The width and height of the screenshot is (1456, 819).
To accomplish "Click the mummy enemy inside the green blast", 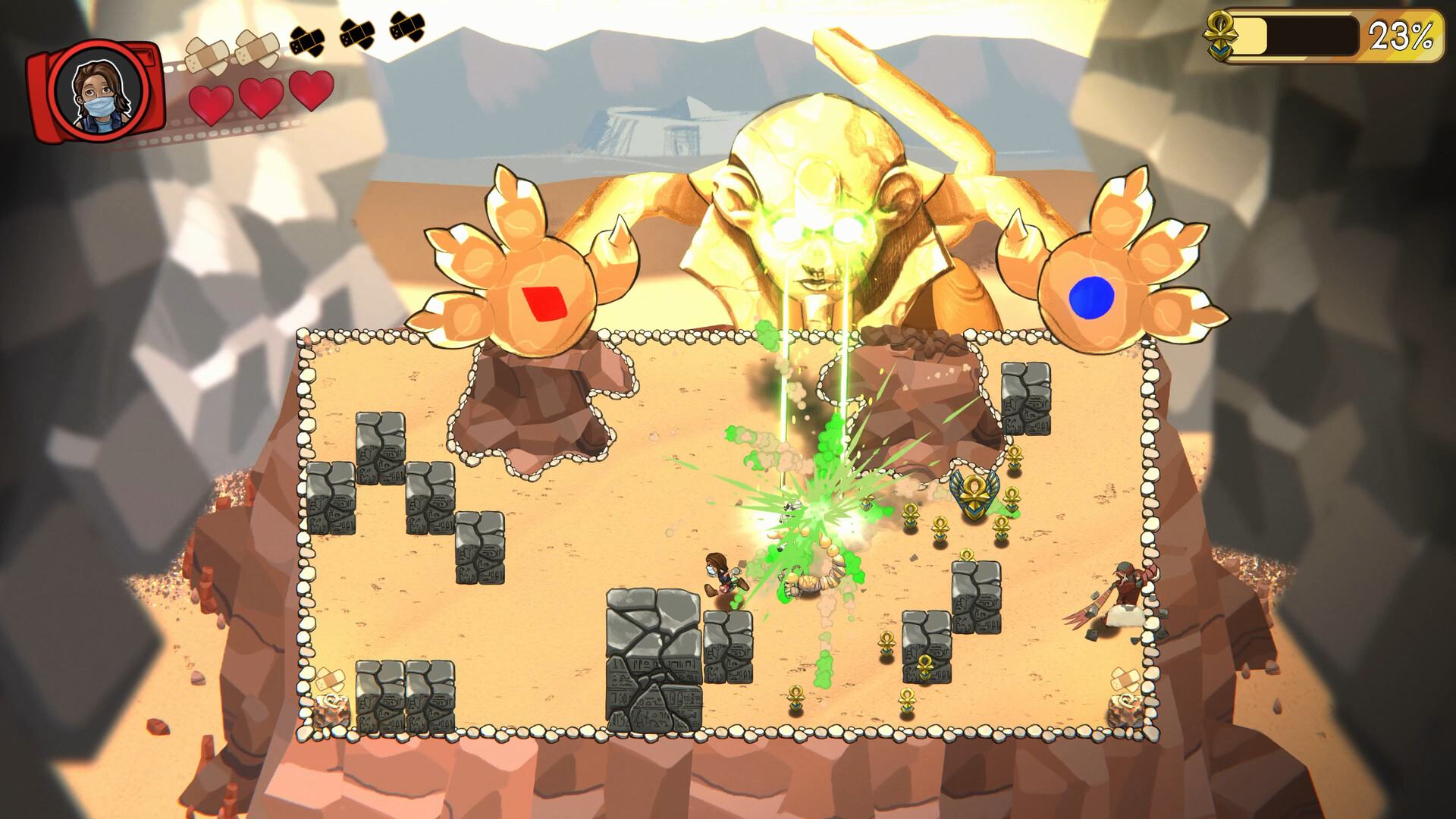I will pyautogui.click(x=808, y=580).
